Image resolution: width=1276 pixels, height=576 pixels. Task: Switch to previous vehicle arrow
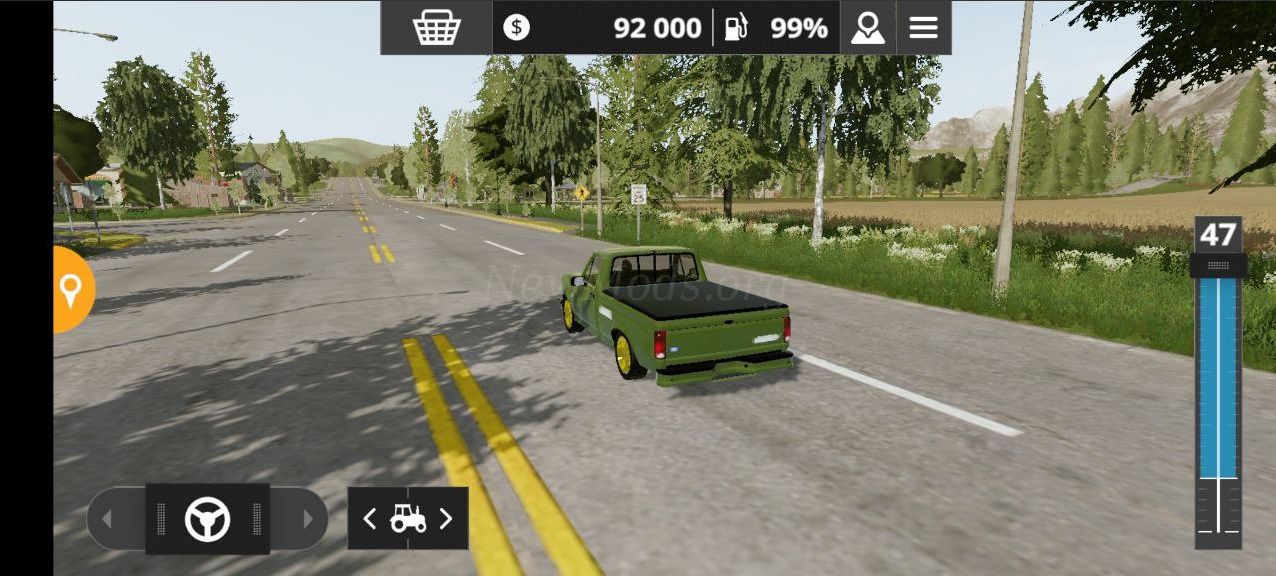tap(370, 518)
